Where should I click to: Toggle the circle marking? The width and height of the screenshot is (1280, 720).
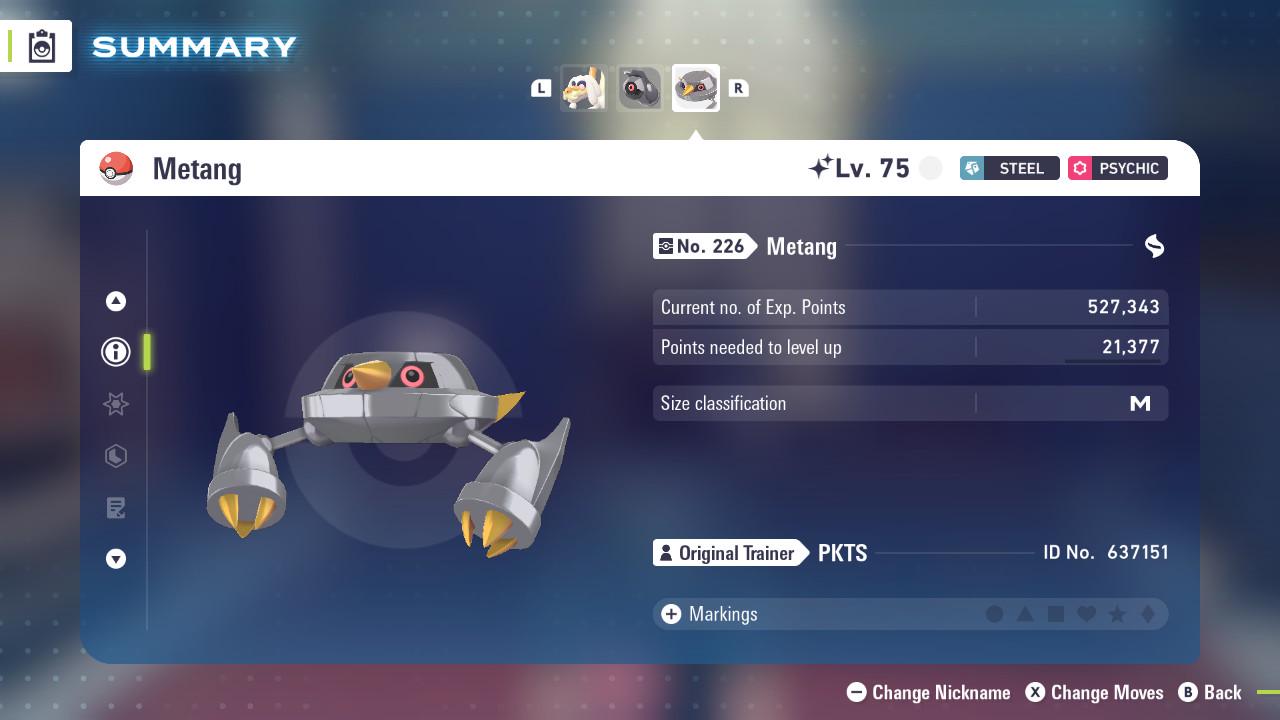[x=994, y=614]
